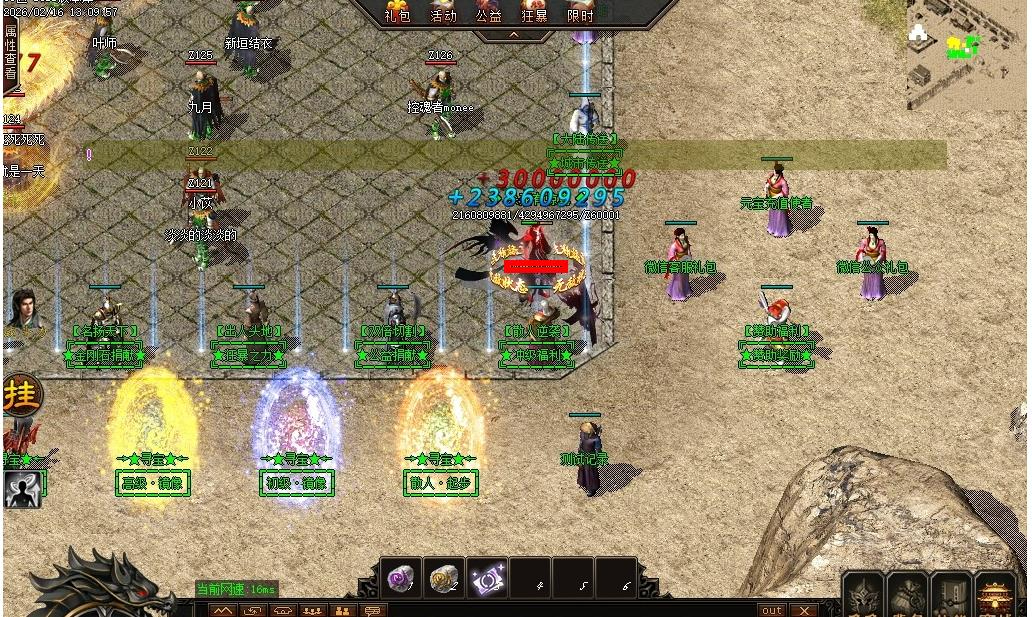Image resolution: width=1032 pixels, height=617 pixels.
Task: Toggle the 挂 auto-battle button
Action: pos(20,393)
